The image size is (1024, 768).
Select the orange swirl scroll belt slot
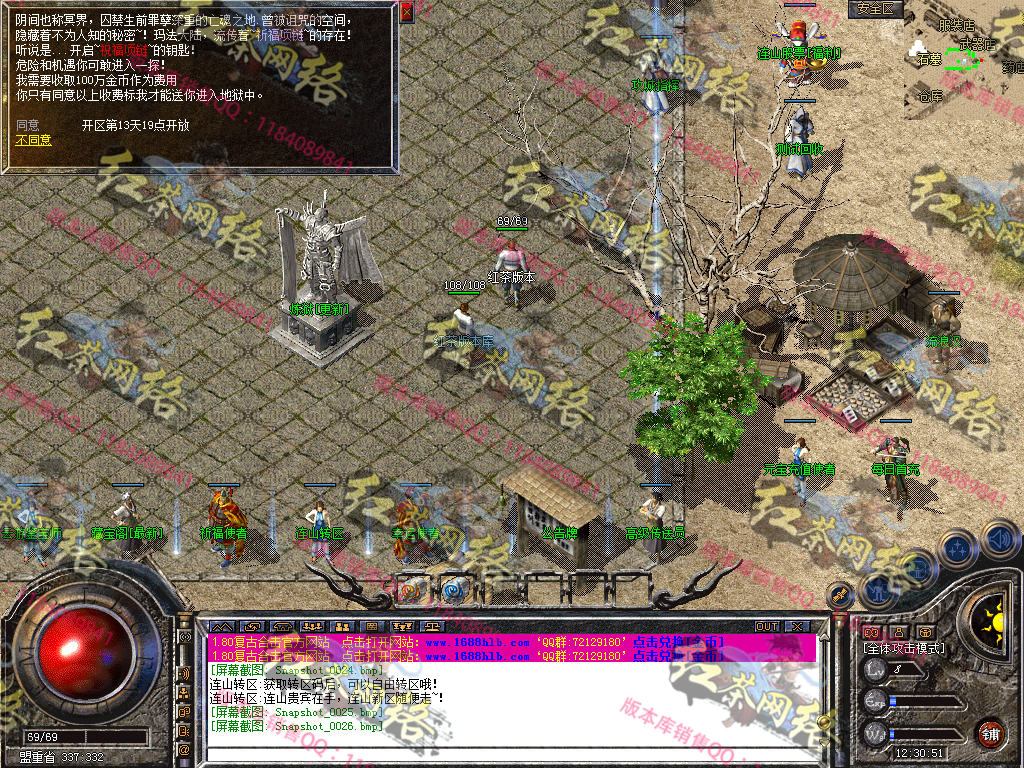(412, 589)
